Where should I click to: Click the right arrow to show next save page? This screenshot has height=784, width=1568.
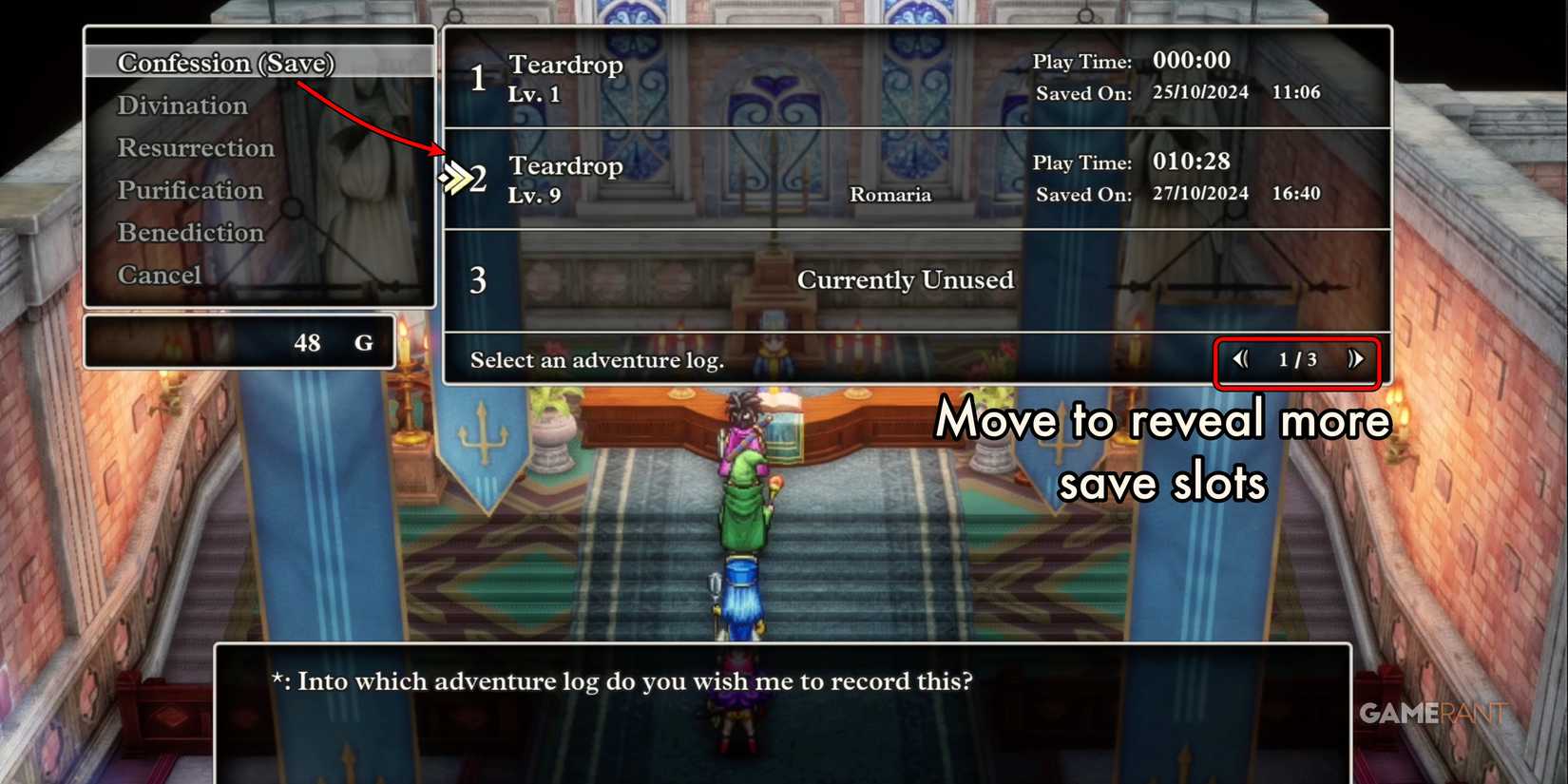coord(1357,359)
